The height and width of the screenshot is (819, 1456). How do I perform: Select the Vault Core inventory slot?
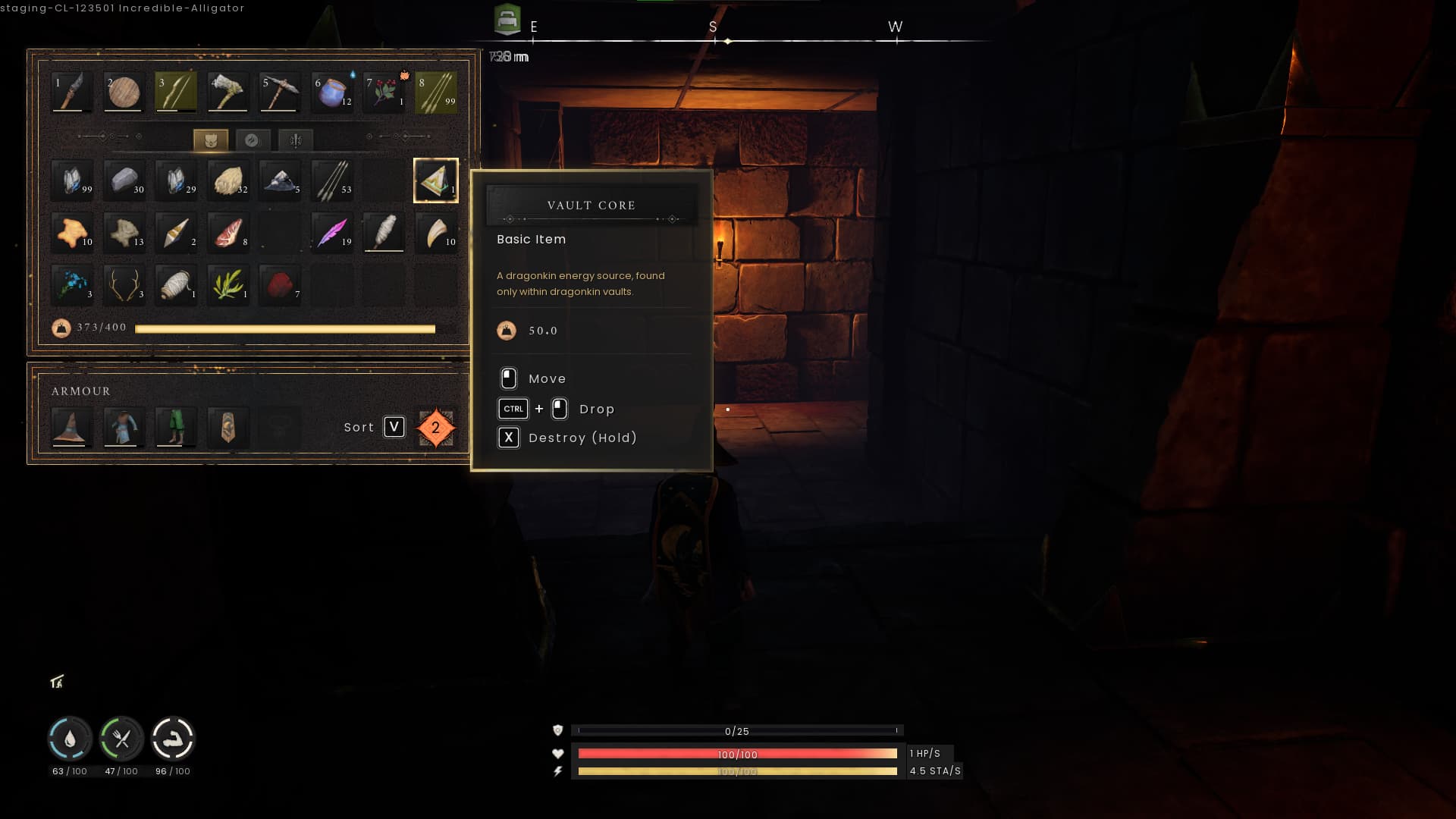[435, 180]
